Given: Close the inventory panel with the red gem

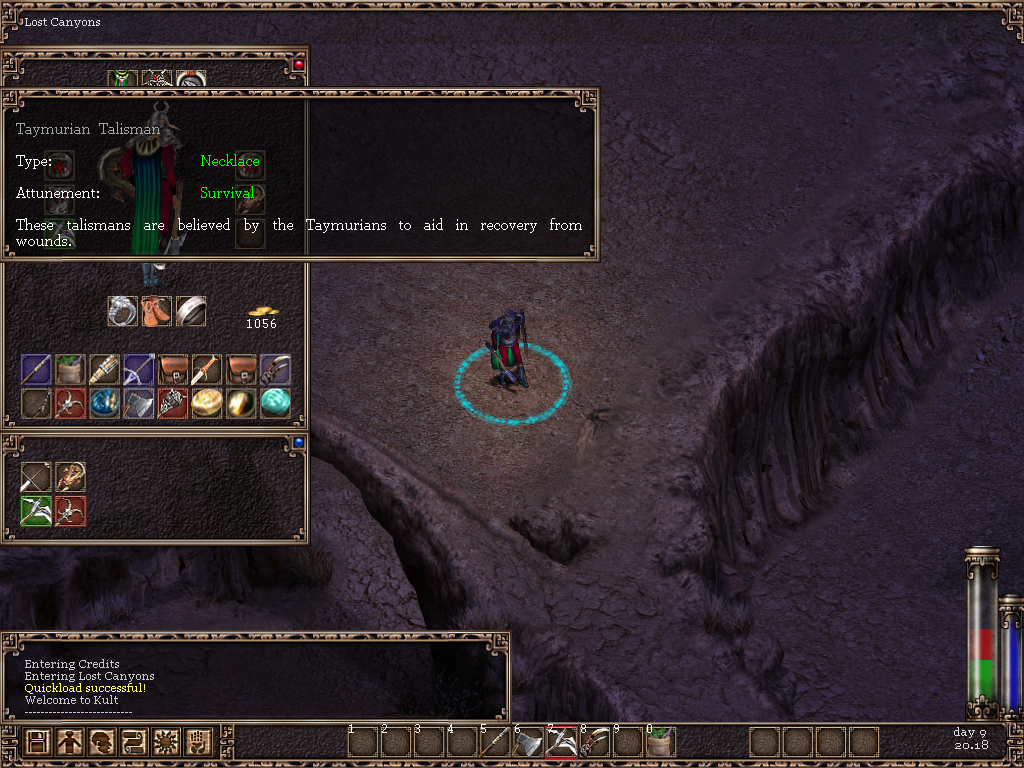Looking at the screenshot, I should (x=298, y=64).
